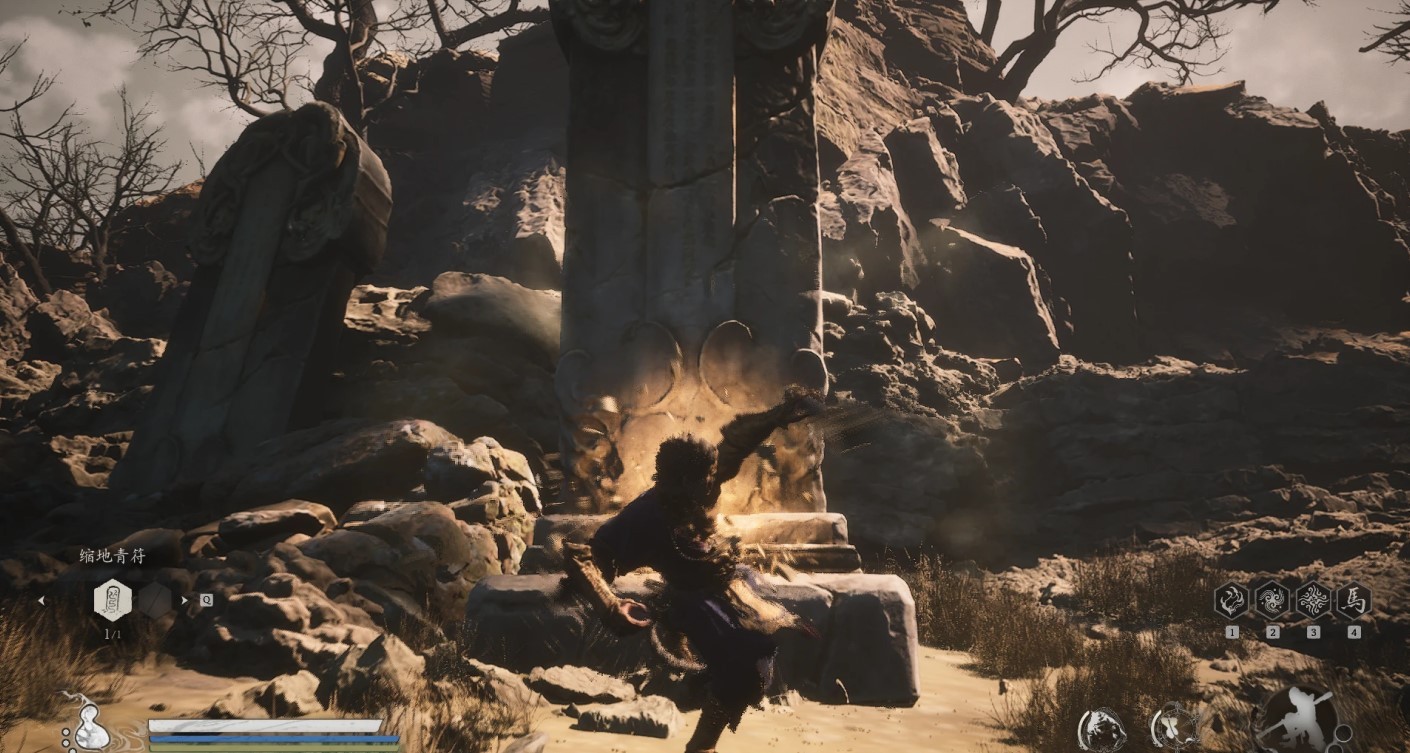
Task: Cycle quick items with the left arrow
Action: [x=41, y=601]
